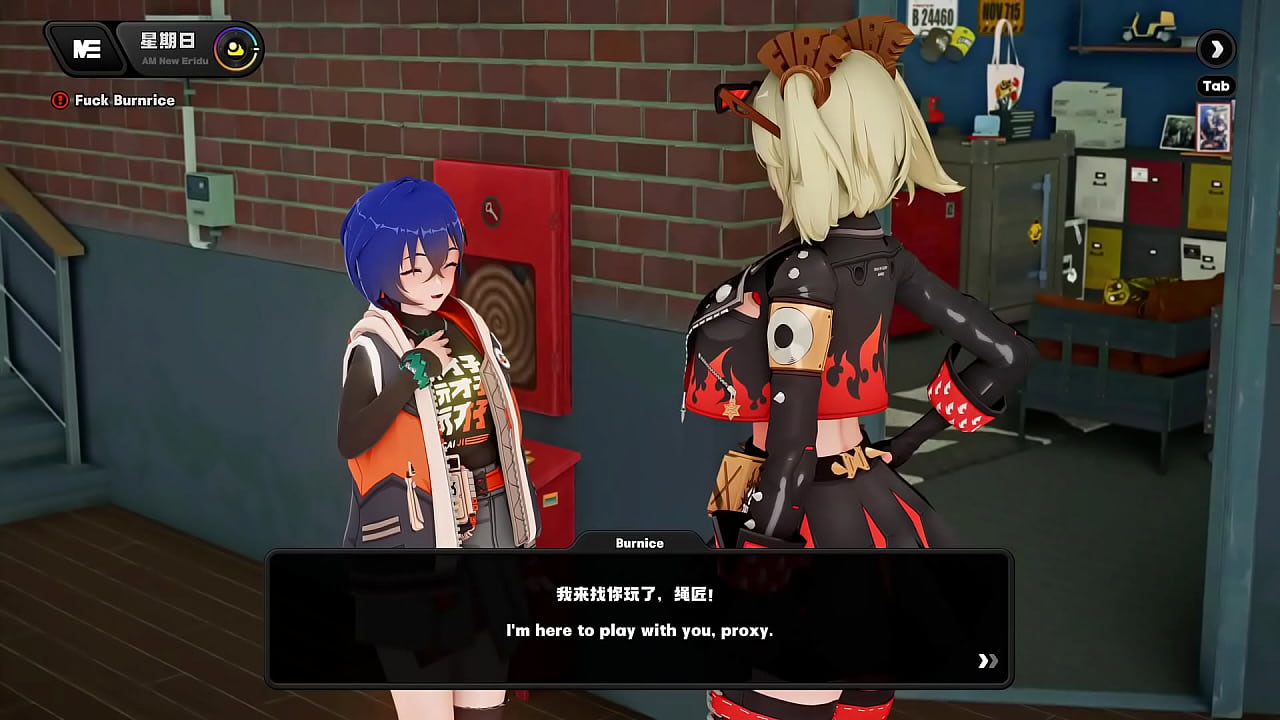Open the character portrait thumbnail below Tab

(1214, 127)
